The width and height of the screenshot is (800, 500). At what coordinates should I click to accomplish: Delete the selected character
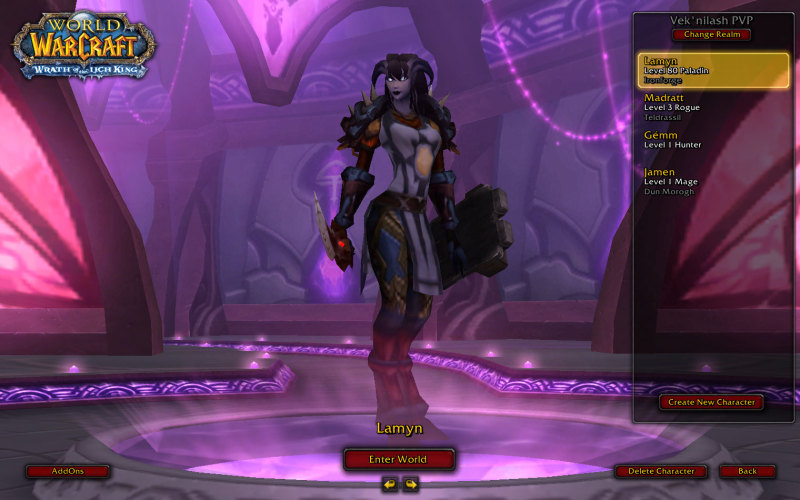pos(661,471)
